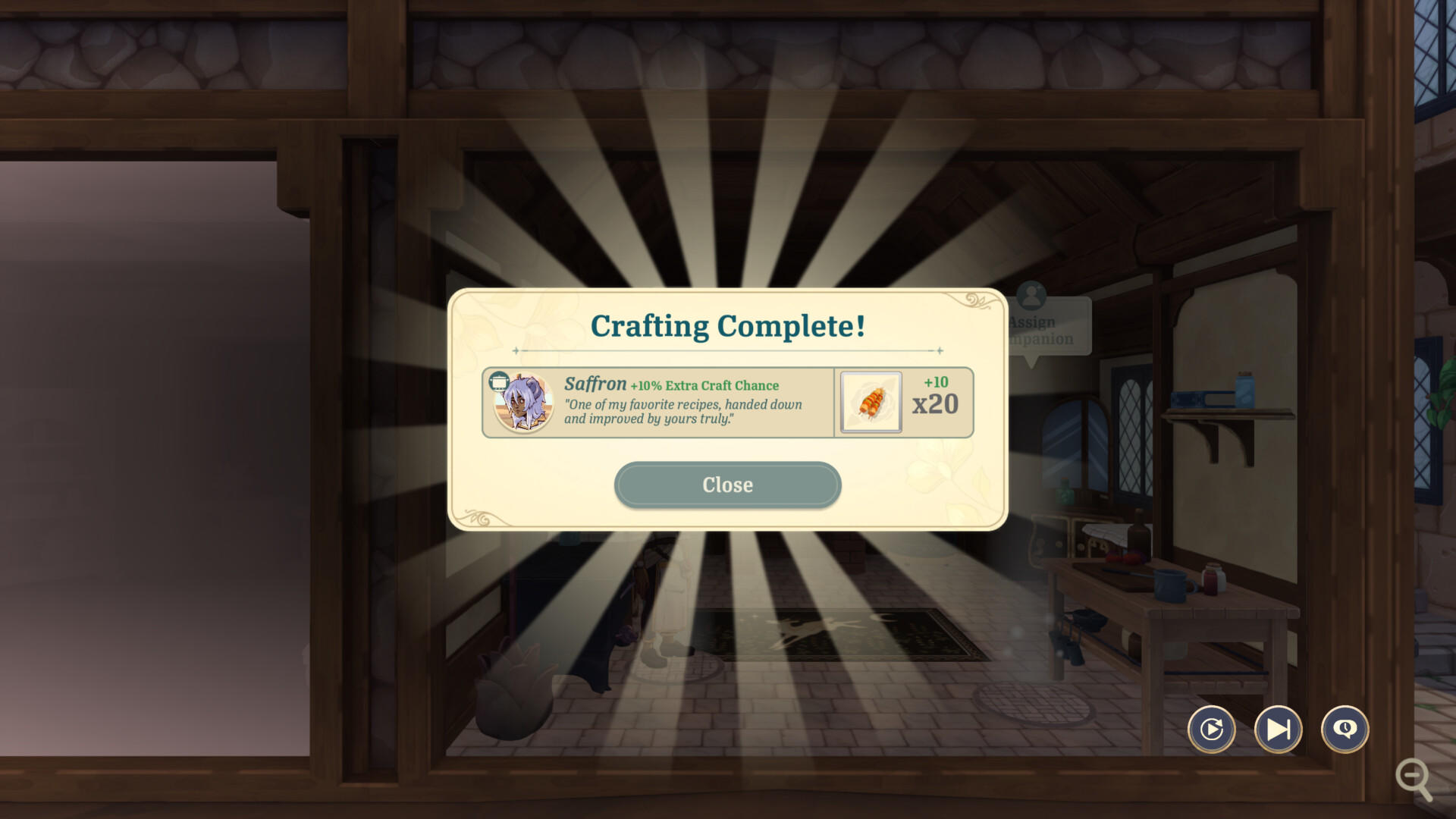This screenshot has height=819, width=1456.
Task: Click the mug on the workbench
Action: tap(1171, 584)
